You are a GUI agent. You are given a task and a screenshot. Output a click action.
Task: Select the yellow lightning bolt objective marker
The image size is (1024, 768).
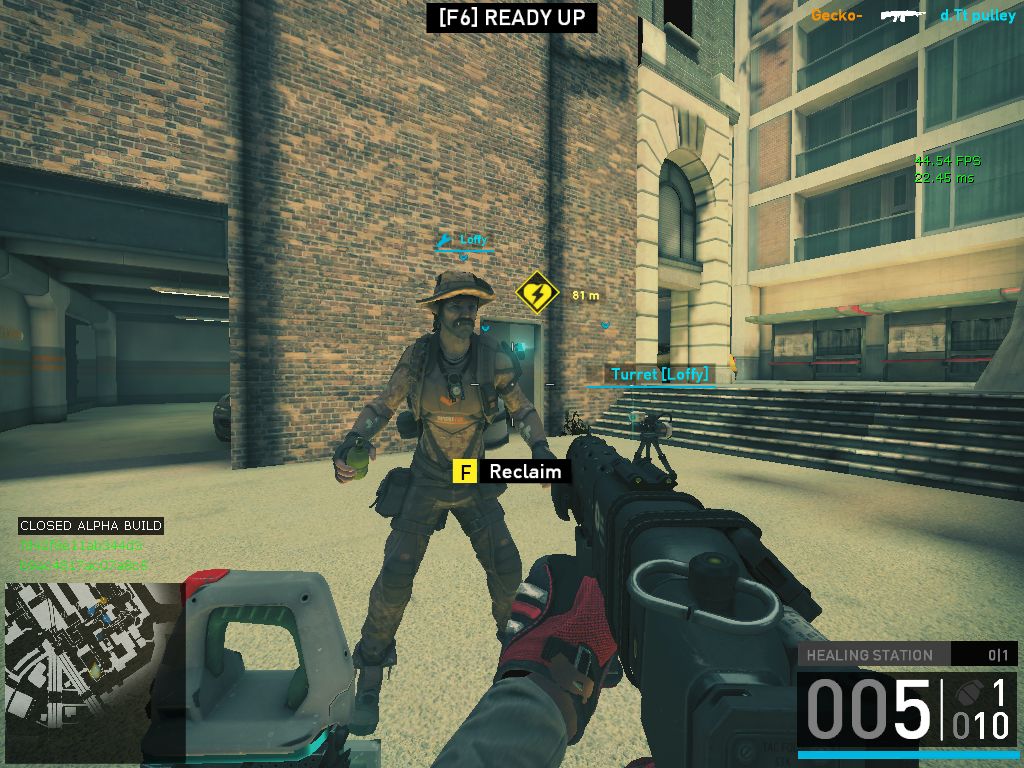(x=536, y=293)
